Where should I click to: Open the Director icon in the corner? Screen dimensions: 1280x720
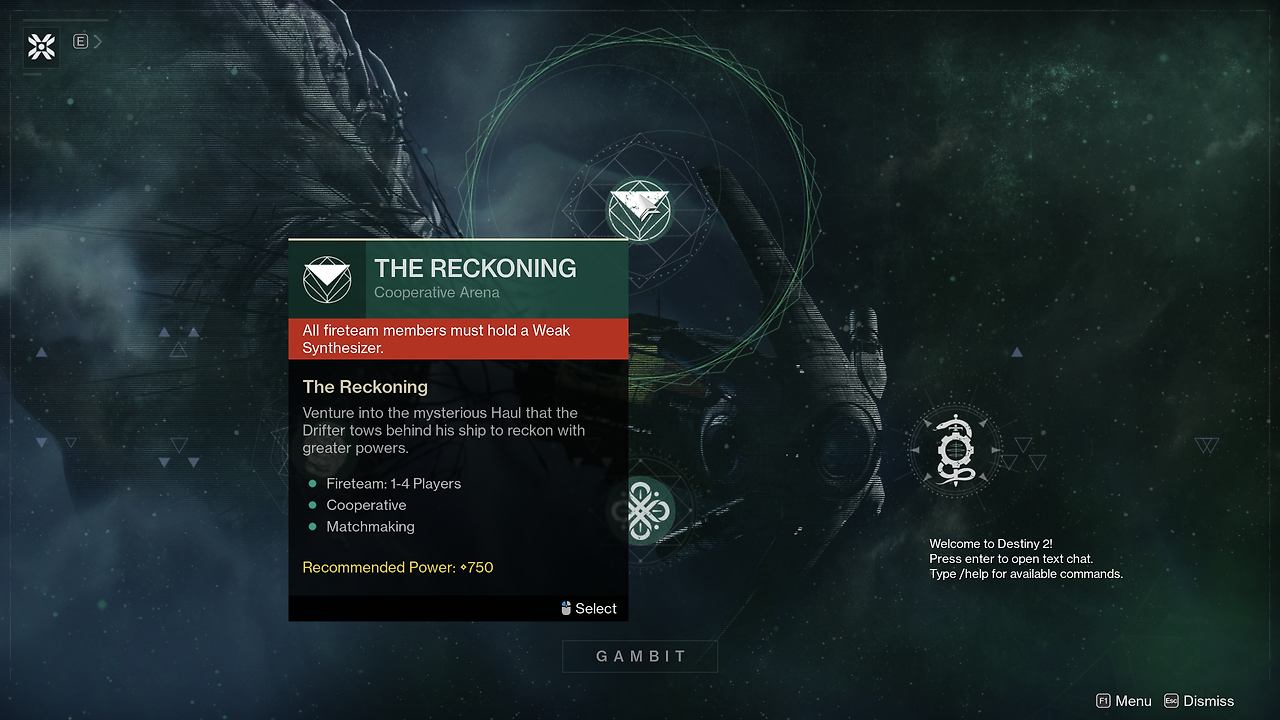click(x=41, y=46)
